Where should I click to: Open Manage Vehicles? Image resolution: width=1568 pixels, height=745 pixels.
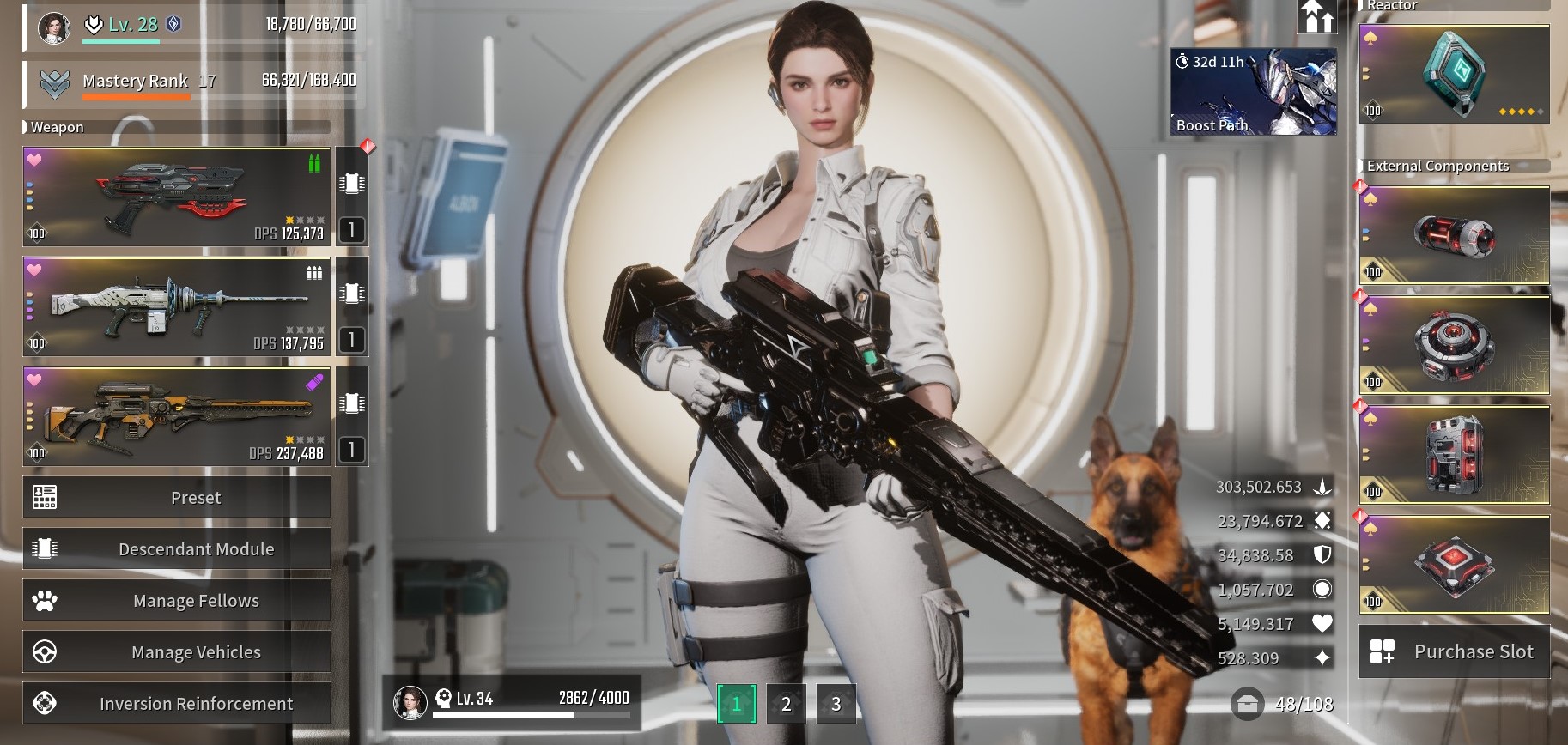(177, 652)
